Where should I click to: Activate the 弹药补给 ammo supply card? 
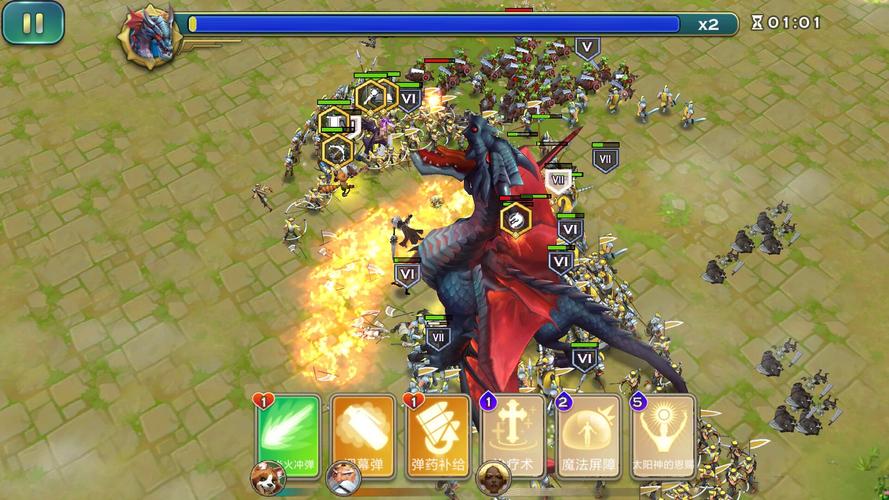[x=438, y=432]
